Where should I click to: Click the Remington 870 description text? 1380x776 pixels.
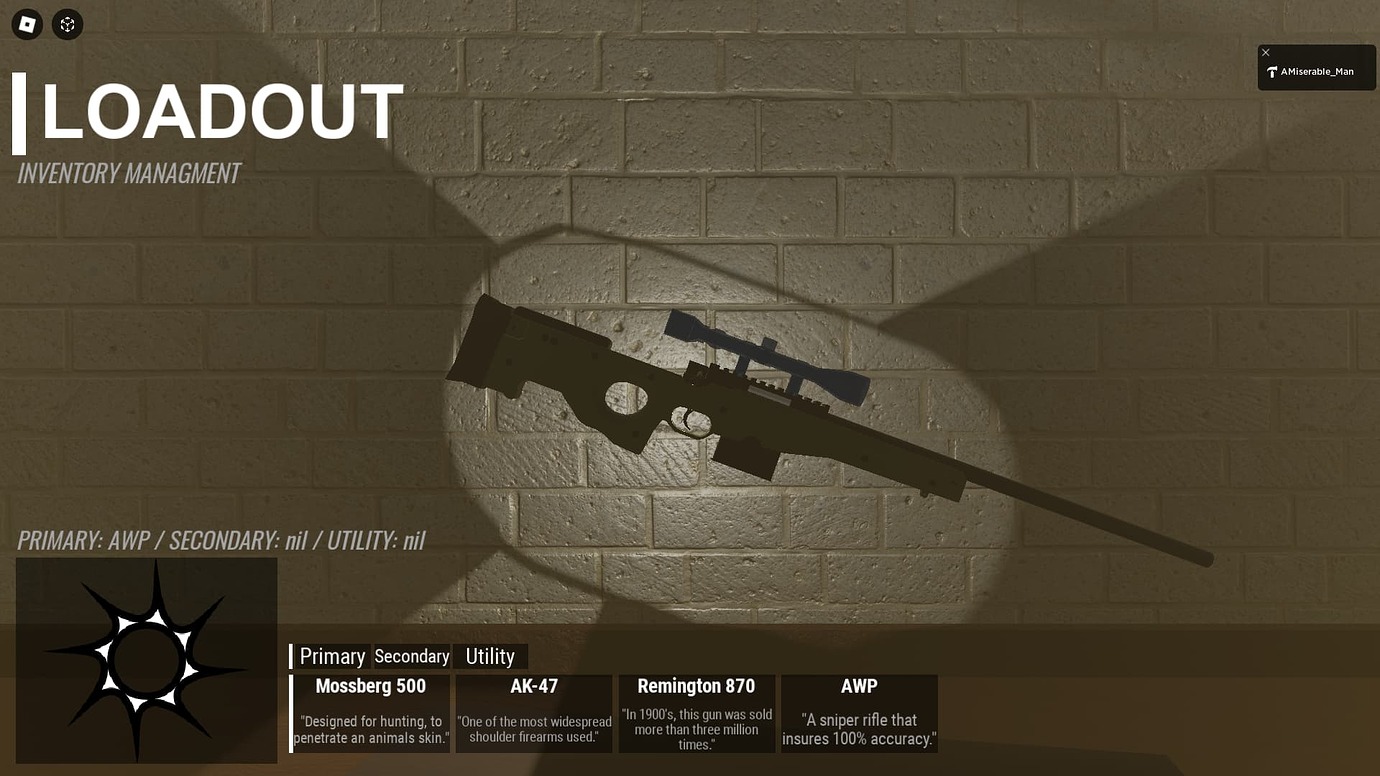click(696, 729)
